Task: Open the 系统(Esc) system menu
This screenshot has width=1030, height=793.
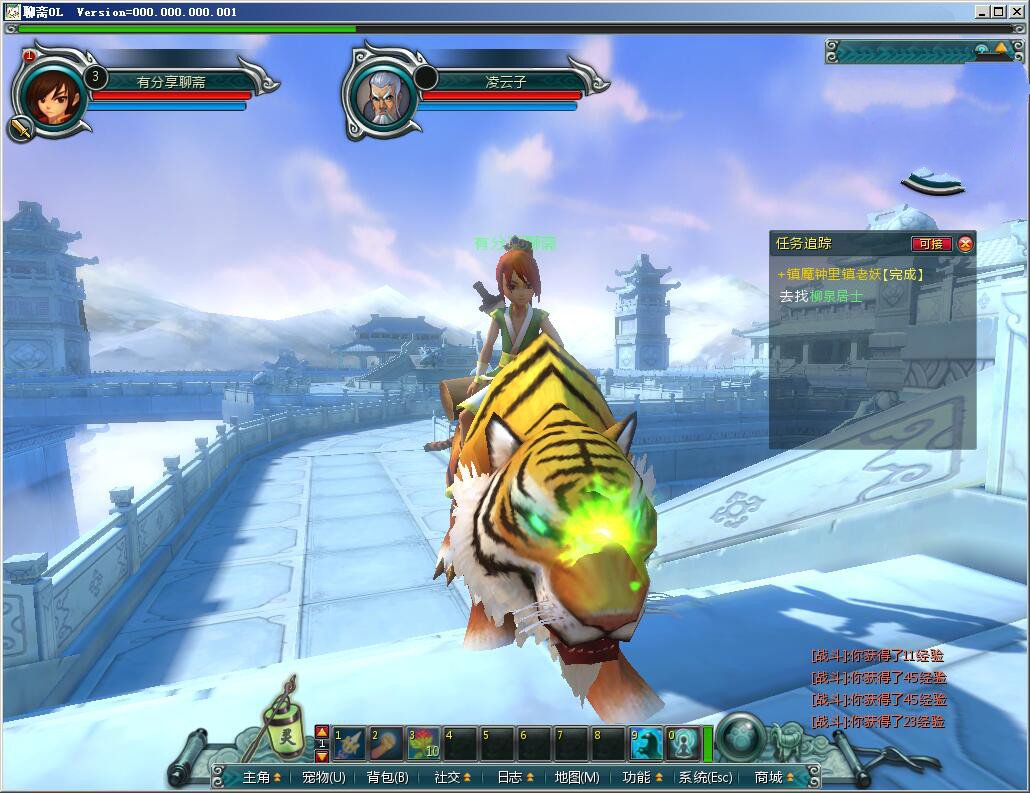Action: pos(706,777)
